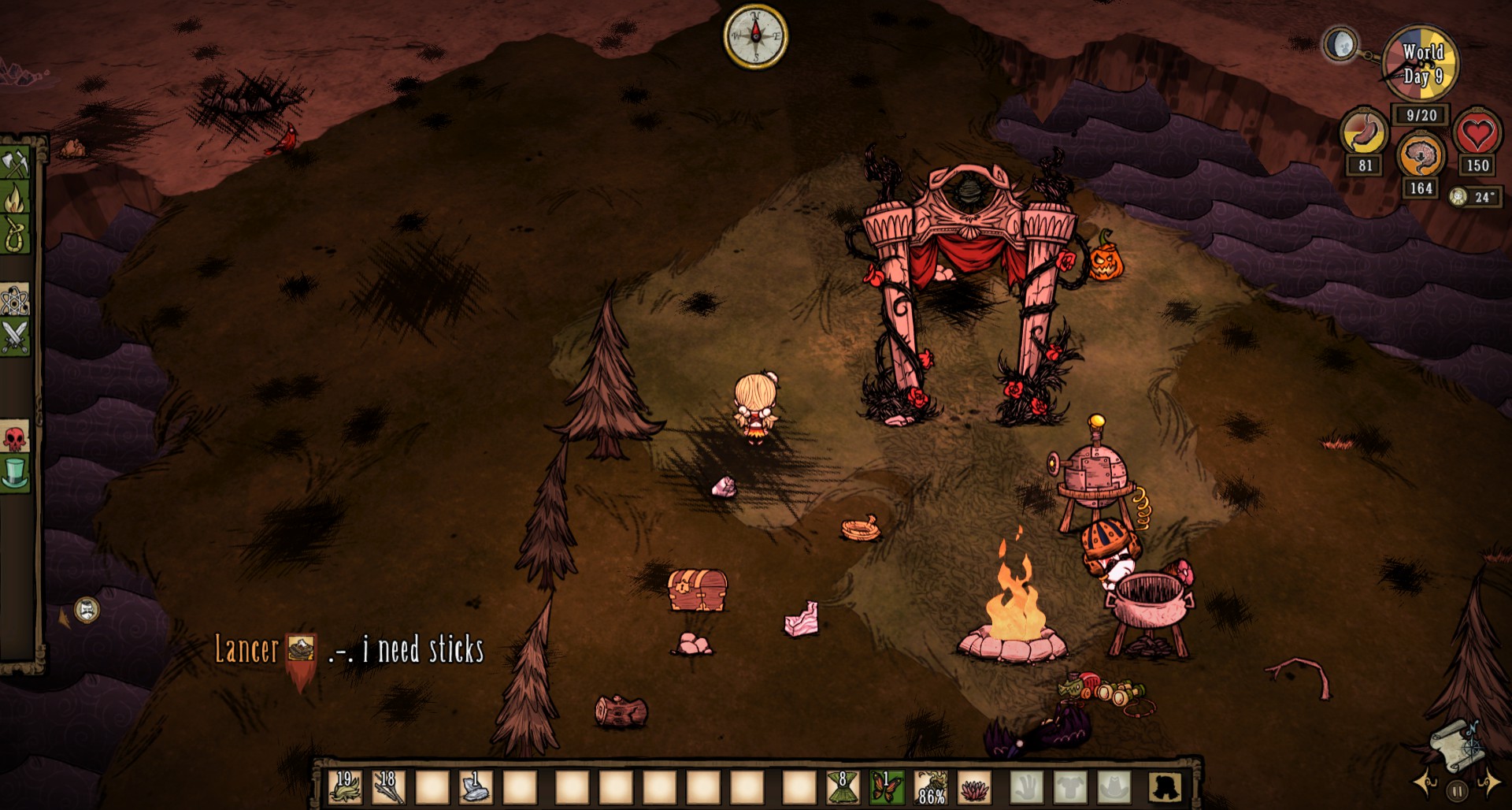Rotate camera with the right arrow
Image resolution: width=1512 pixels, height=810 pixels.
pos(1489,782)
